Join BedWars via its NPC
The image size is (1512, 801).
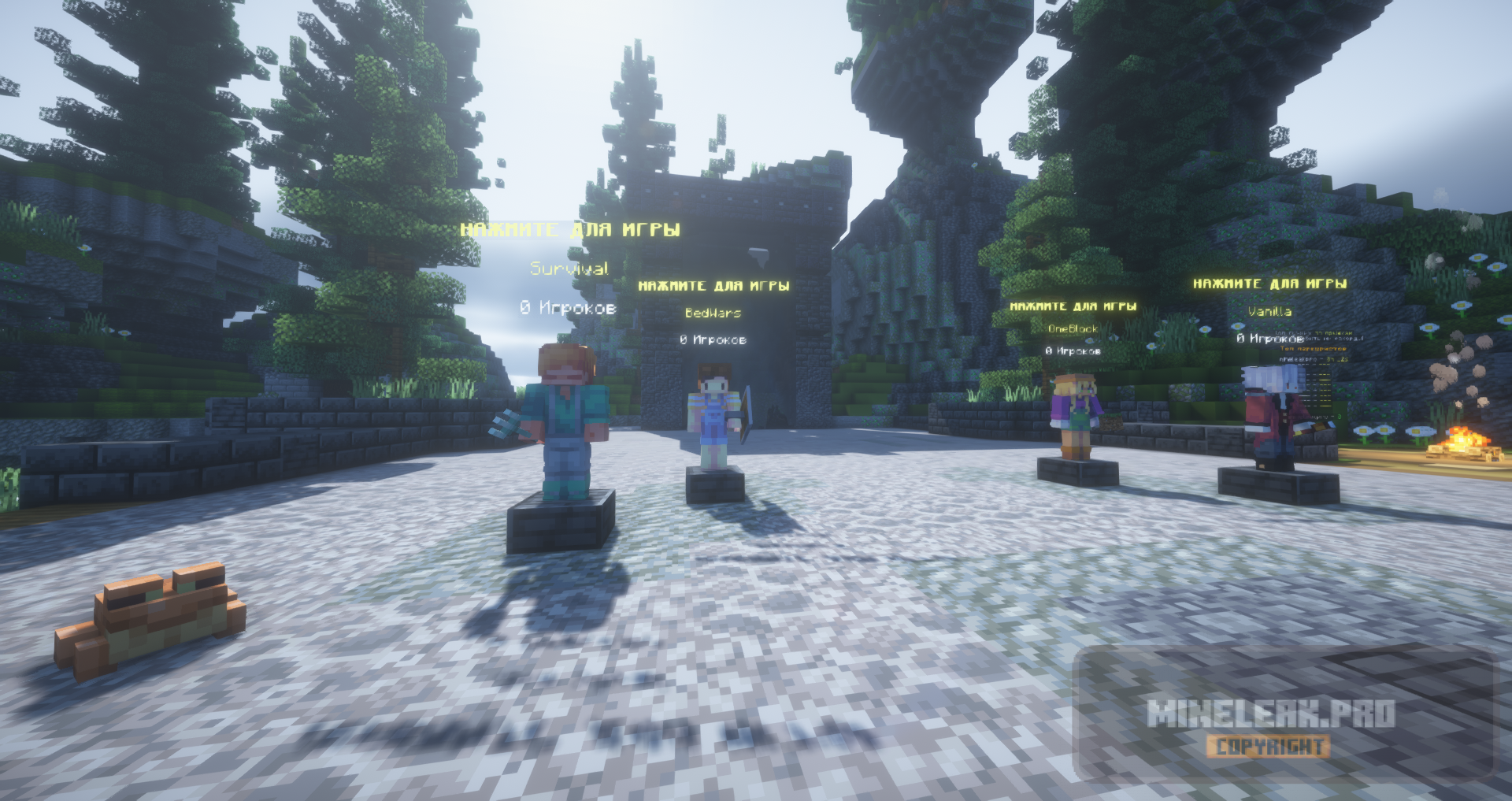pos(715,417)
